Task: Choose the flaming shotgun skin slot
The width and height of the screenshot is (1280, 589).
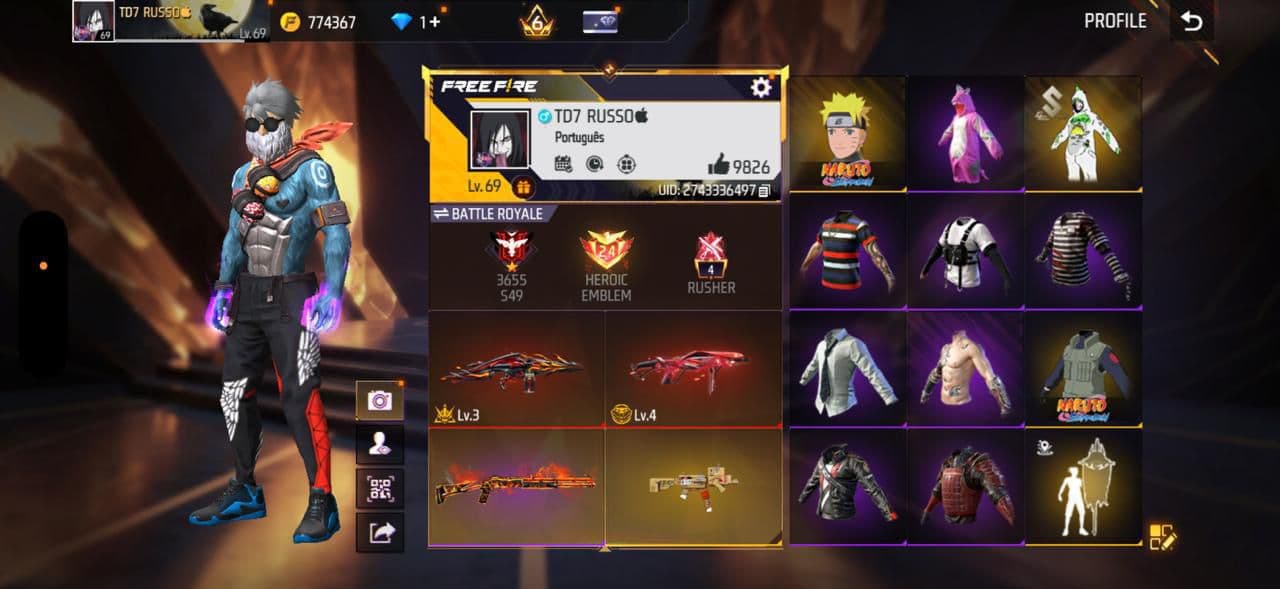Action: pyautogui.click(x=516, y=487)
